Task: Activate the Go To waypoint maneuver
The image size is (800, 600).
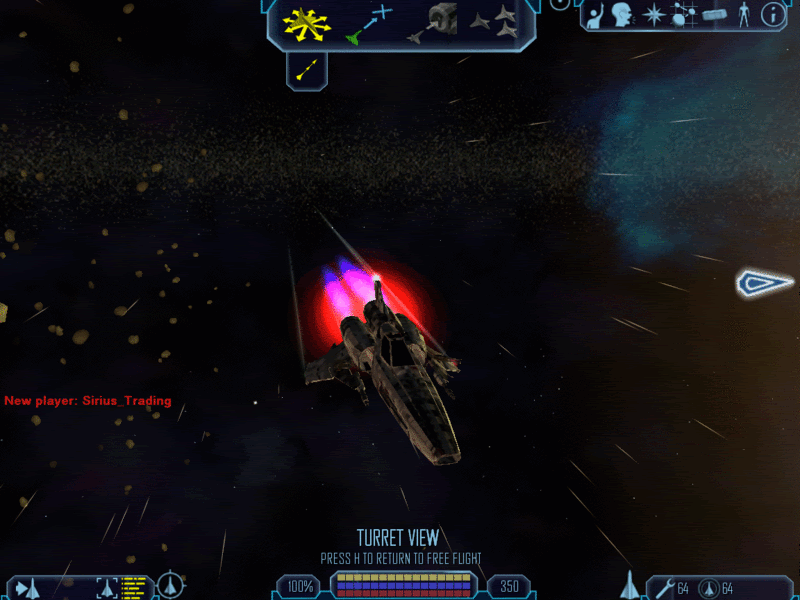Action: (x=367, y=24)
